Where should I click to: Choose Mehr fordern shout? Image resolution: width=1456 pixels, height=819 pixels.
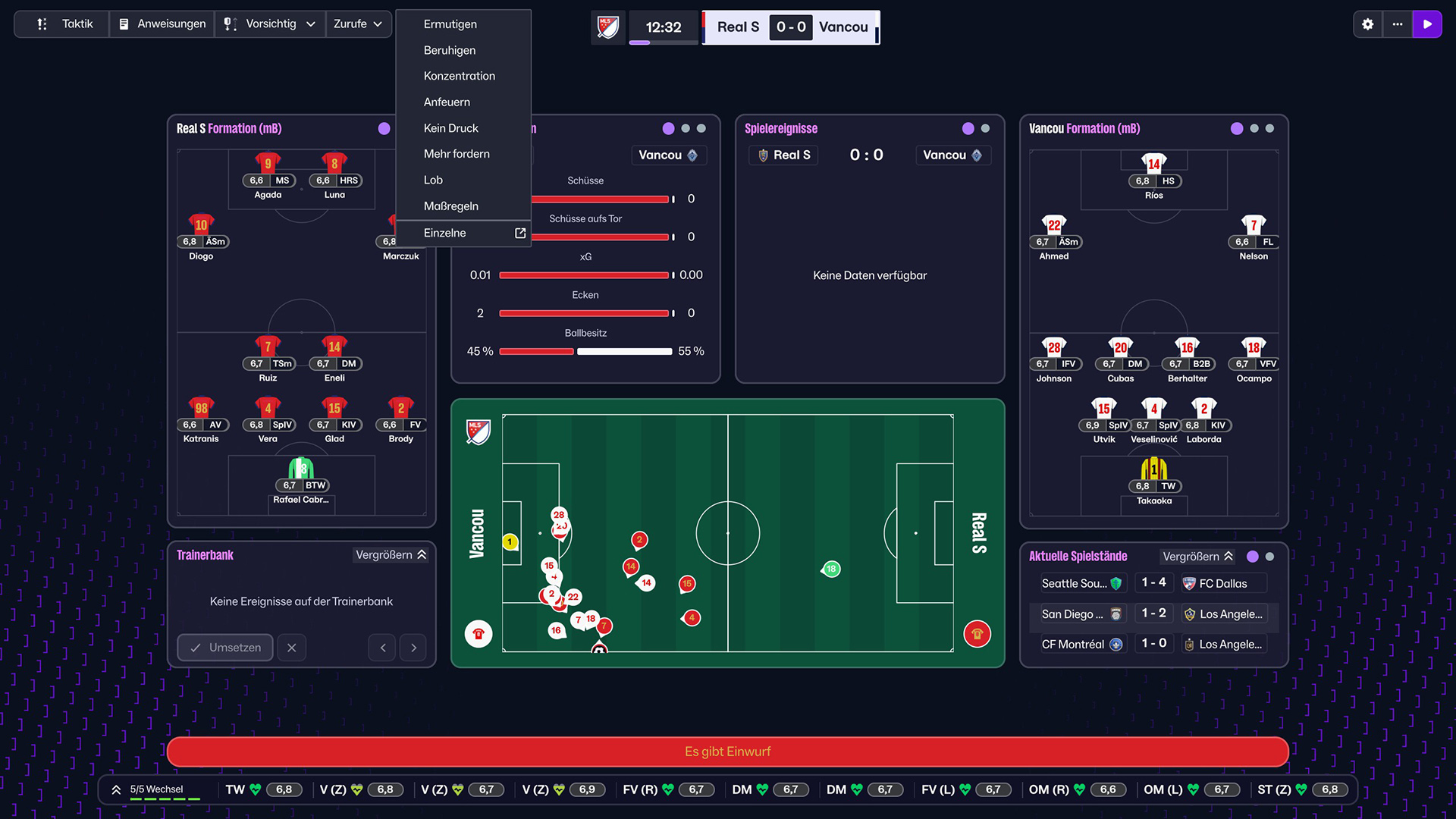457,154
